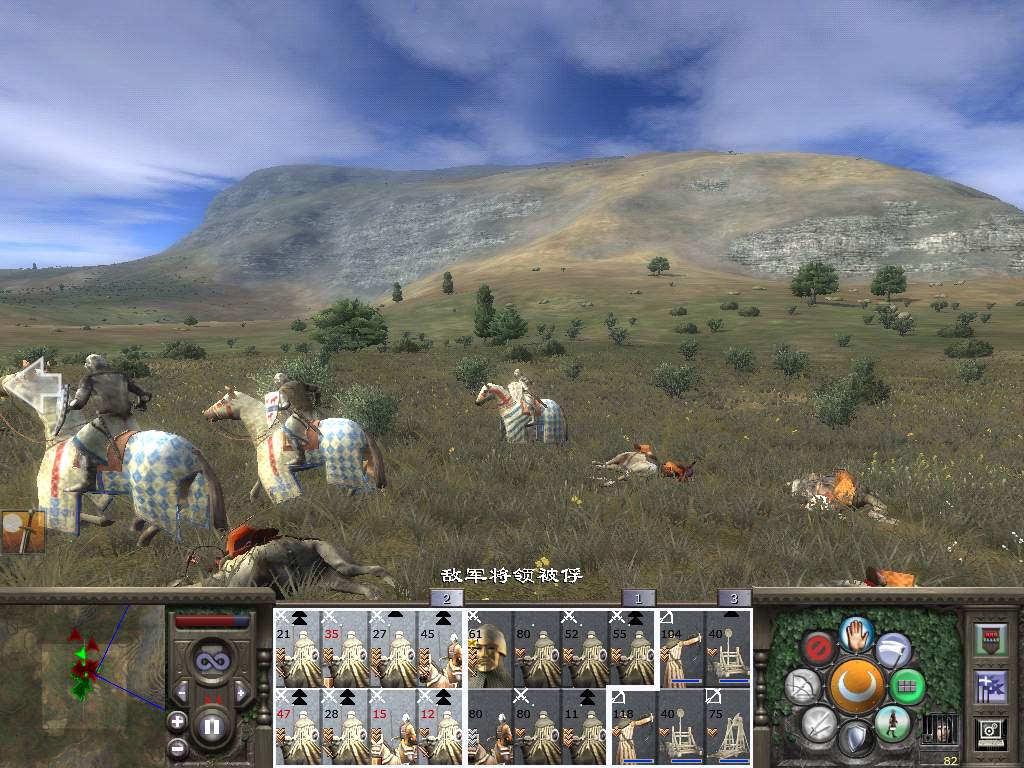The width and height of the screenshot is (1024, 768).
Task: Select the cavalry unit card with 21 men
Action: [x=299, y=648]
